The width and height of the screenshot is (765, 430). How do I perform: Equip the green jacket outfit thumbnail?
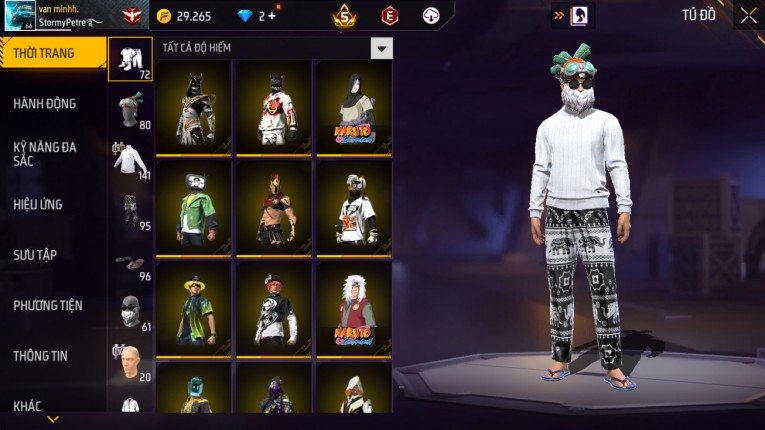point(194,208)
